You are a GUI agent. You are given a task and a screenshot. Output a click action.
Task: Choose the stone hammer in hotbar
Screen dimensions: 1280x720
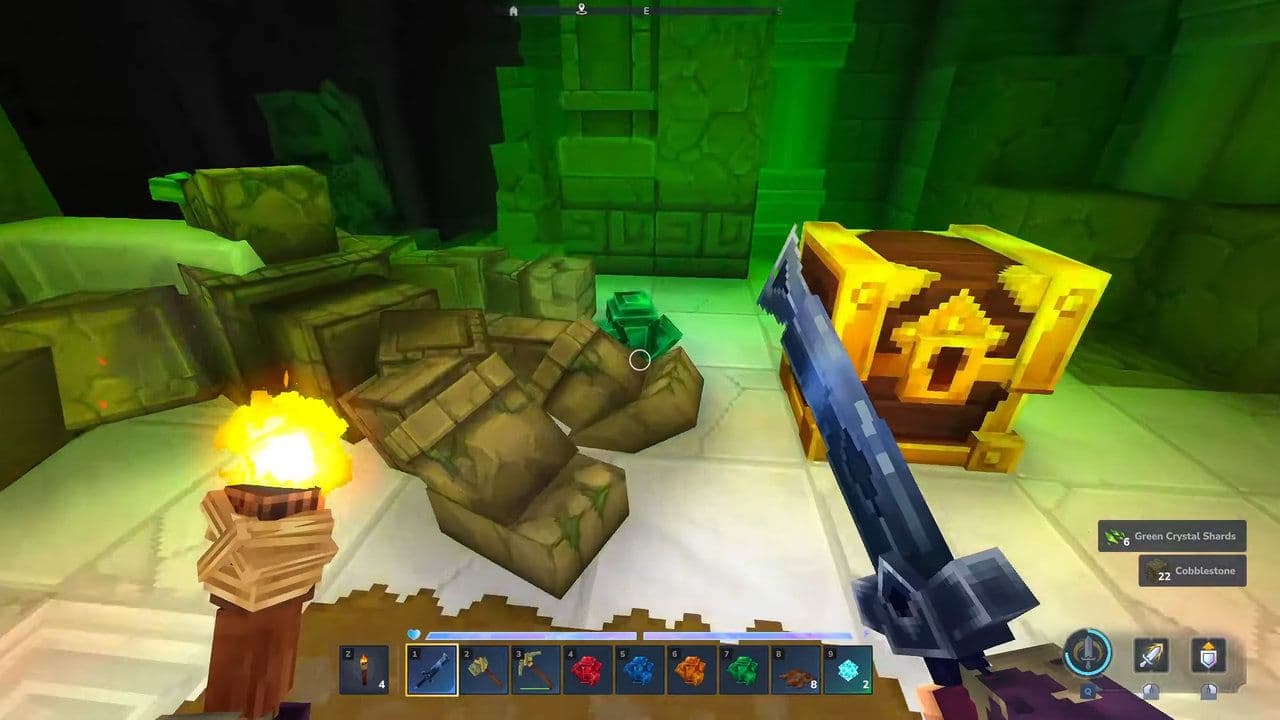[x=484, y=670]
